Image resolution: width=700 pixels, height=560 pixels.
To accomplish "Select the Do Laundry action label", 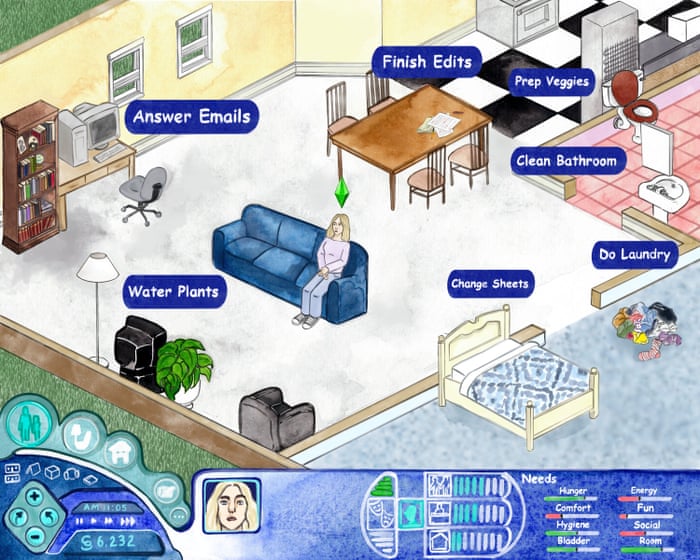I will point(633,256).
